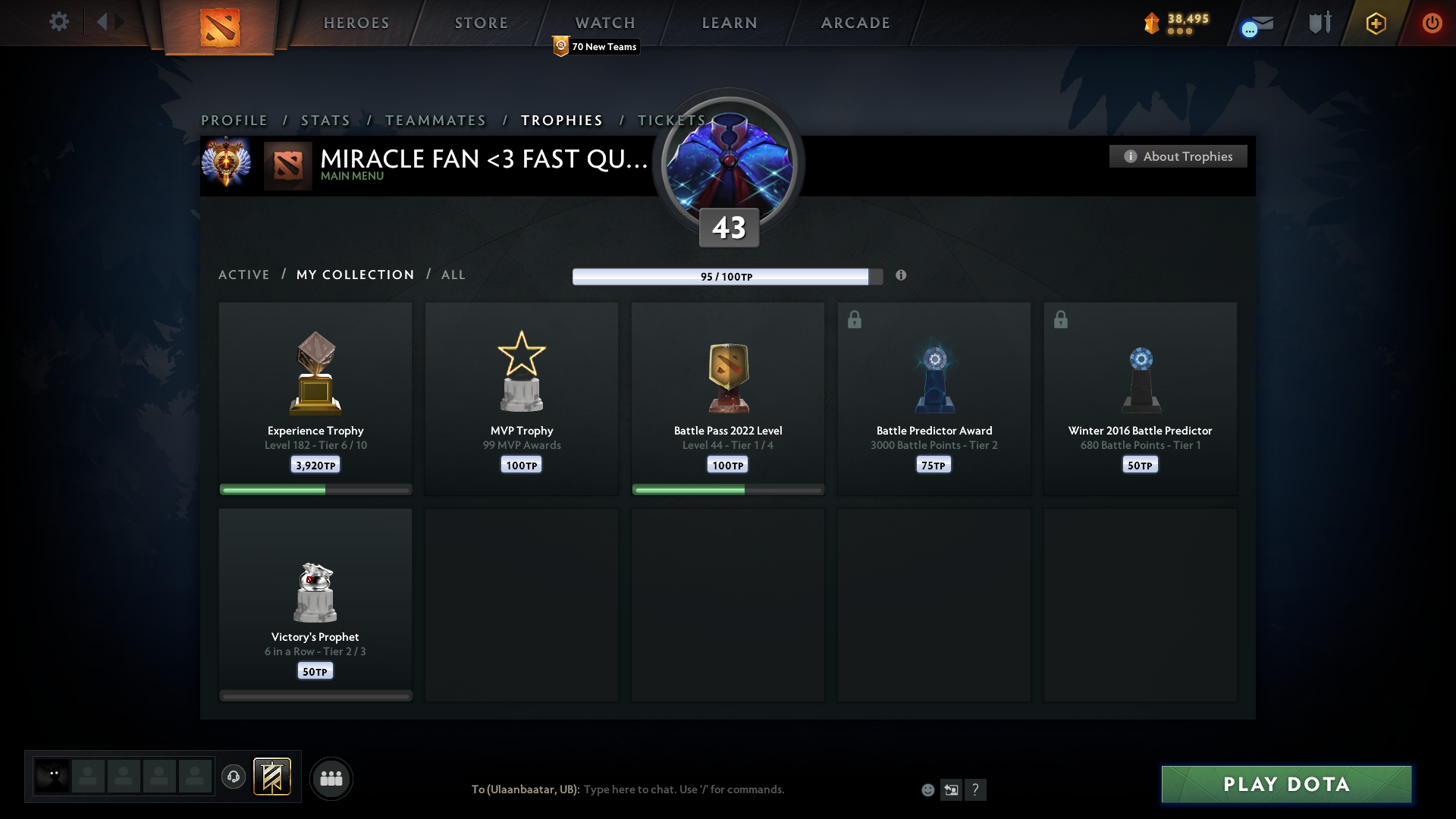The height and width of the screenshot is (819, 1456).
Task: Click the locked padlock on Battle Predictor Award
Action: (855, 319)
